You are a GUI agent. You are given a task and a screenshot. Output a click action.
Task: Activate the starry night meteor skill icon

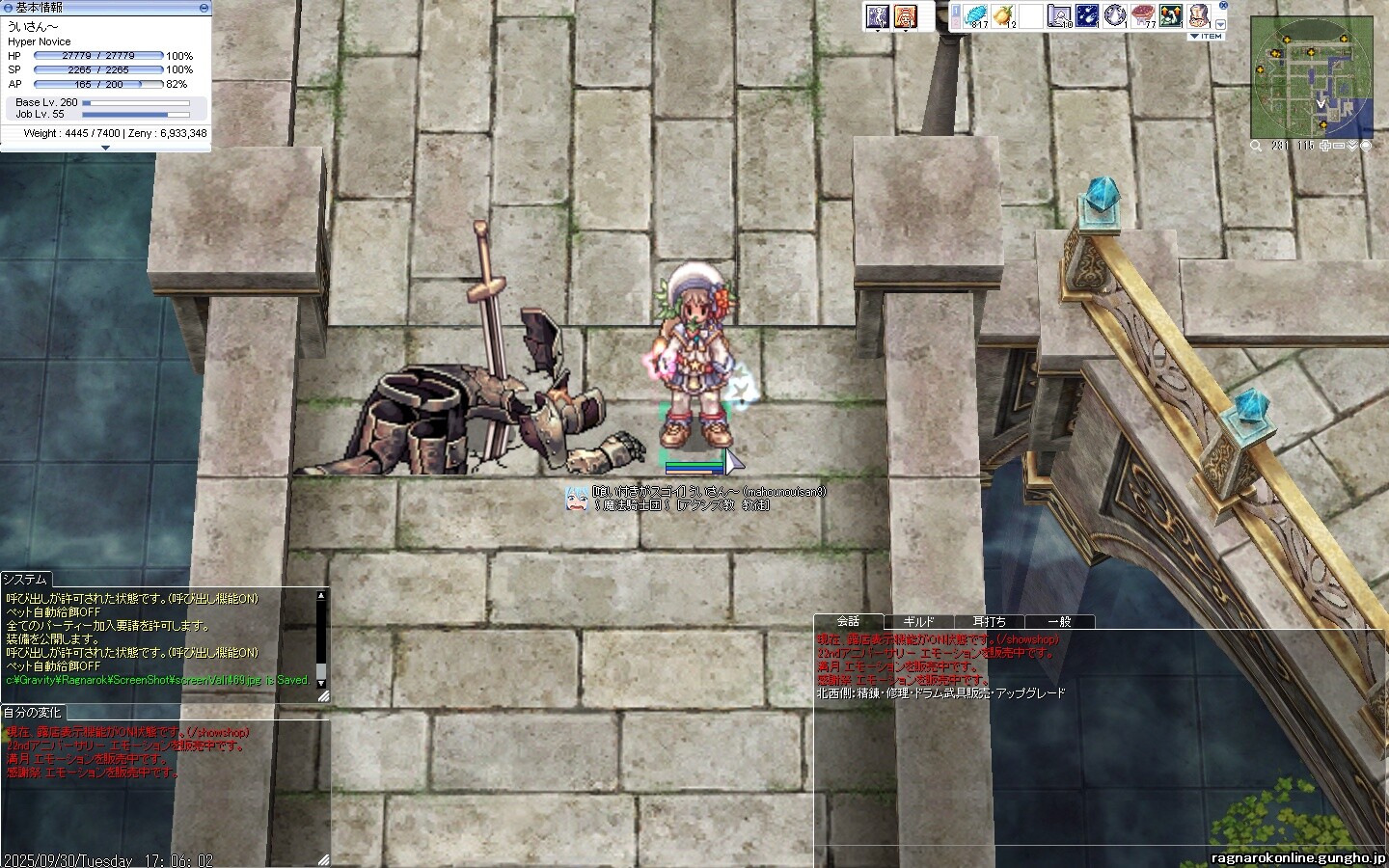click(x=1087, y=15)
